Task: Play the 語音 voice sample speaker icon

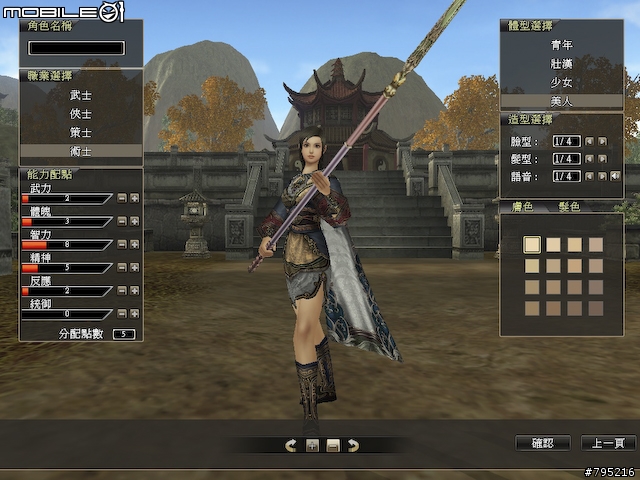Action: (x=615, y=176)
